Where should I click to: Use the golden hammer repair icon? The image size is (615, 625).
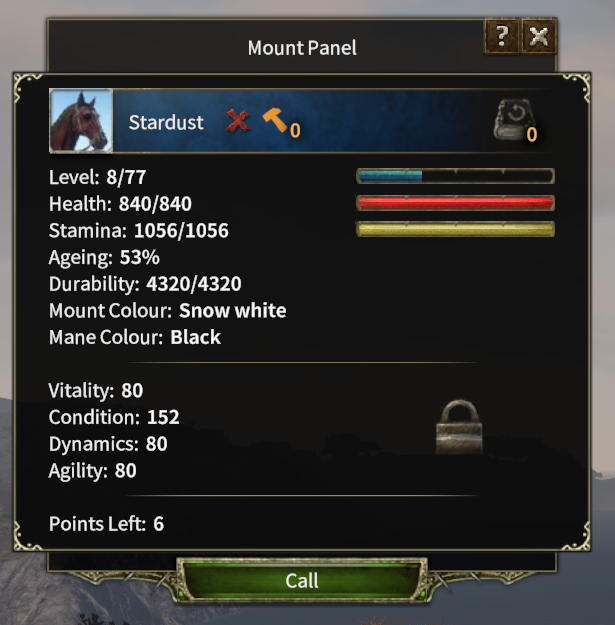[274, 121]
